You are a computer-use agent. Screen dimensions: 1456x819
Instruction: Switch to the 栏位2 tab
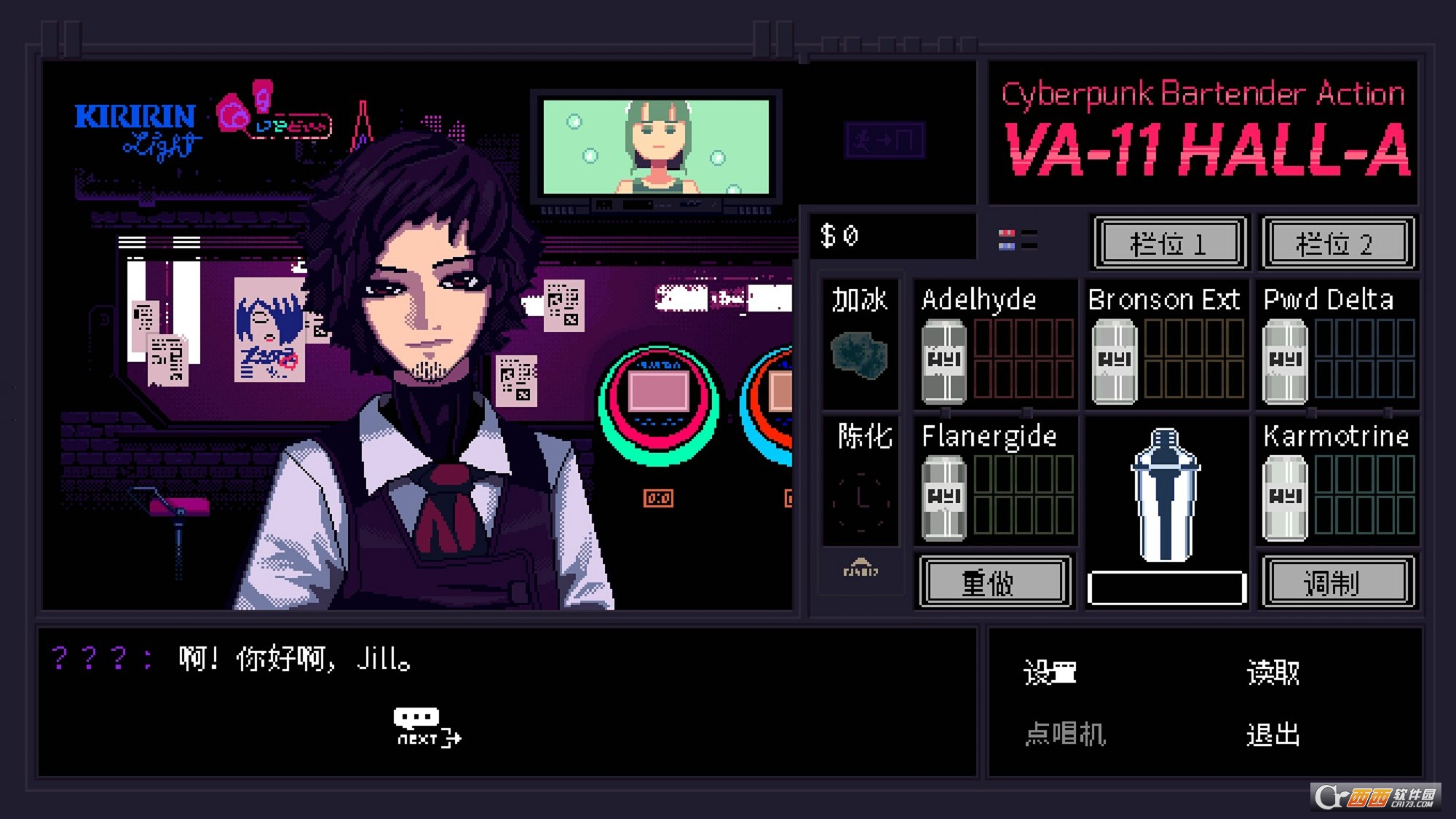[x=1337, y=243]
